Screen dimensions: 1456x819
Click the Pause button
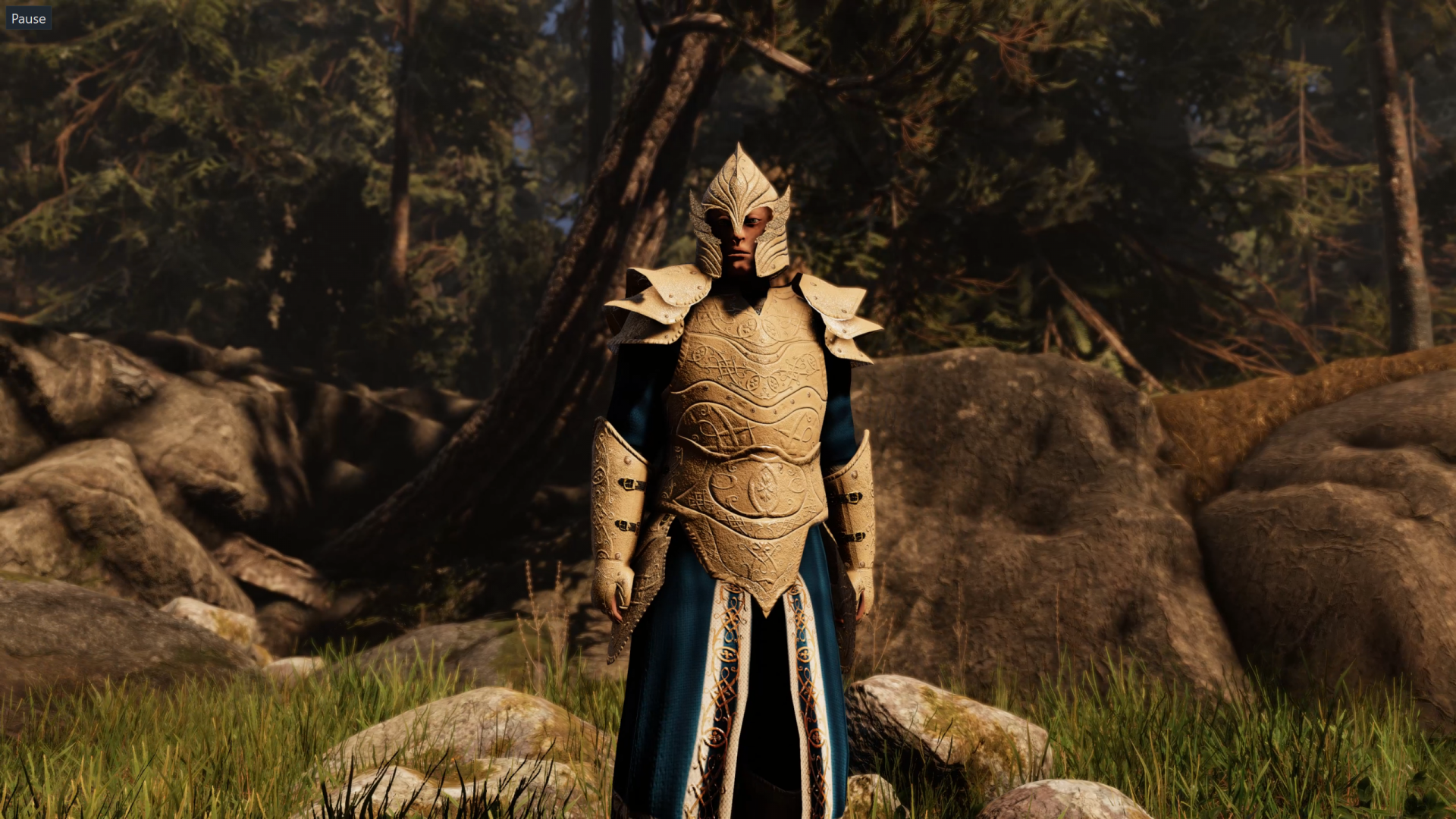[29, 19]
